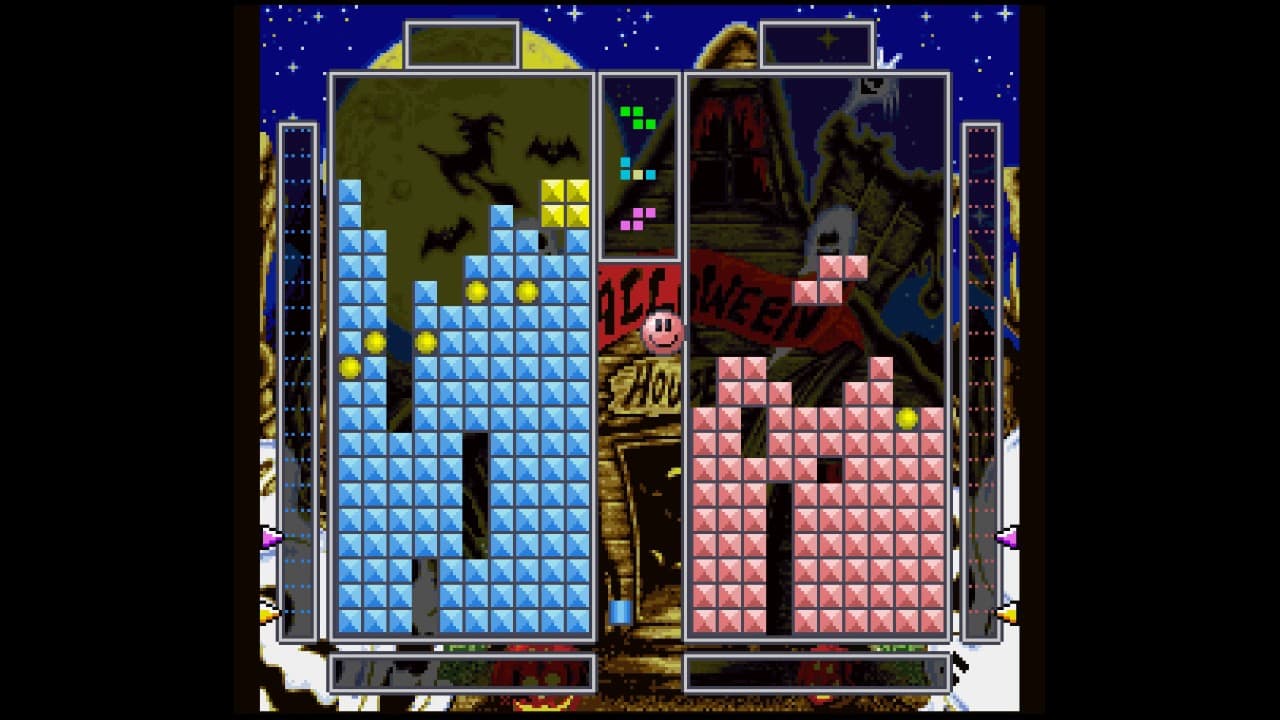Screen dimensions: 1280x720
Task: Select the yellow 2x2 block atop the blue stack
Action: pos(563,201)
